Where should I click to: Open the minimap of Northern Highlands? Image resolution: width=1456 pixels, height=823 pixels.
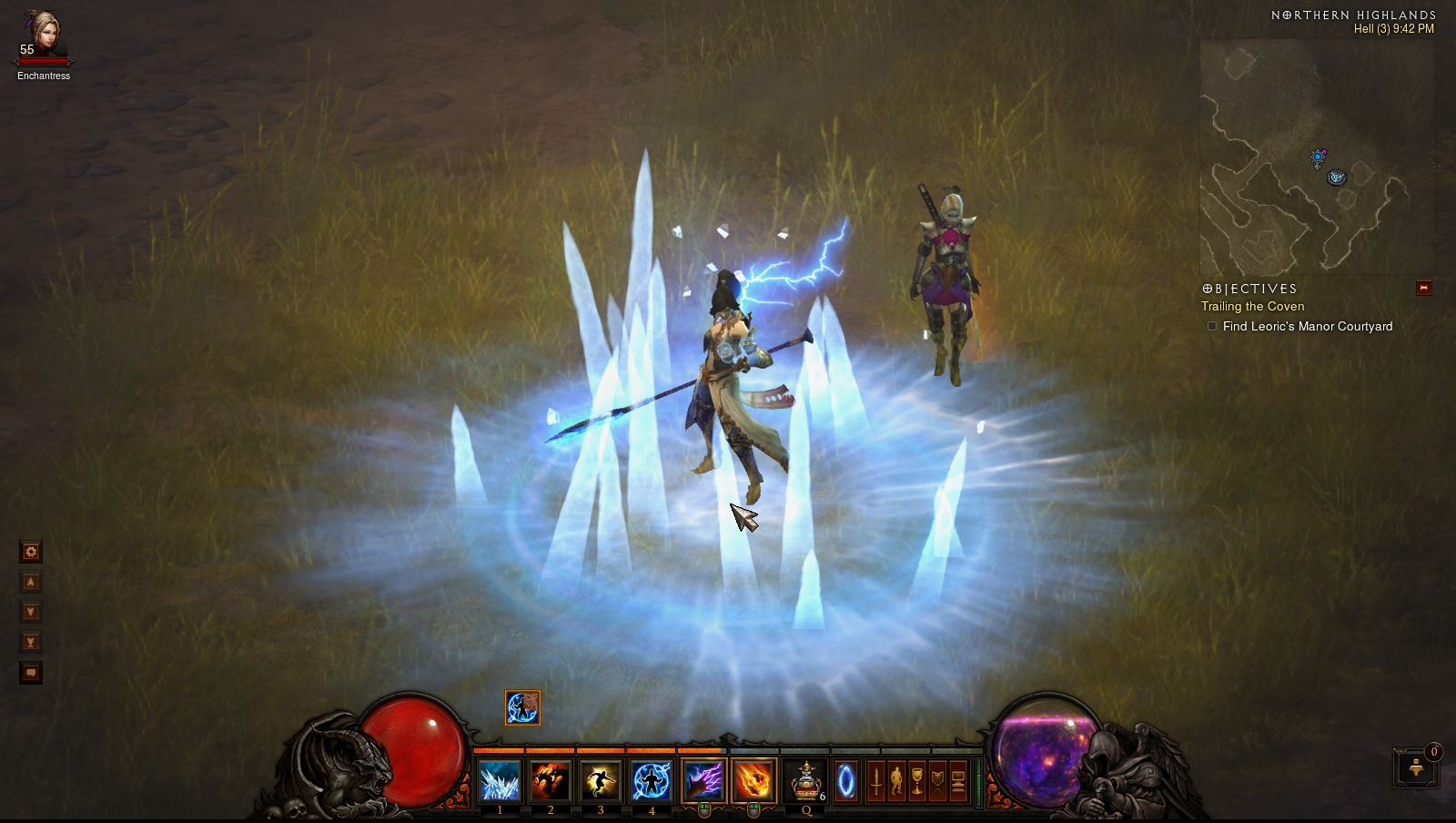point(1317,157)
